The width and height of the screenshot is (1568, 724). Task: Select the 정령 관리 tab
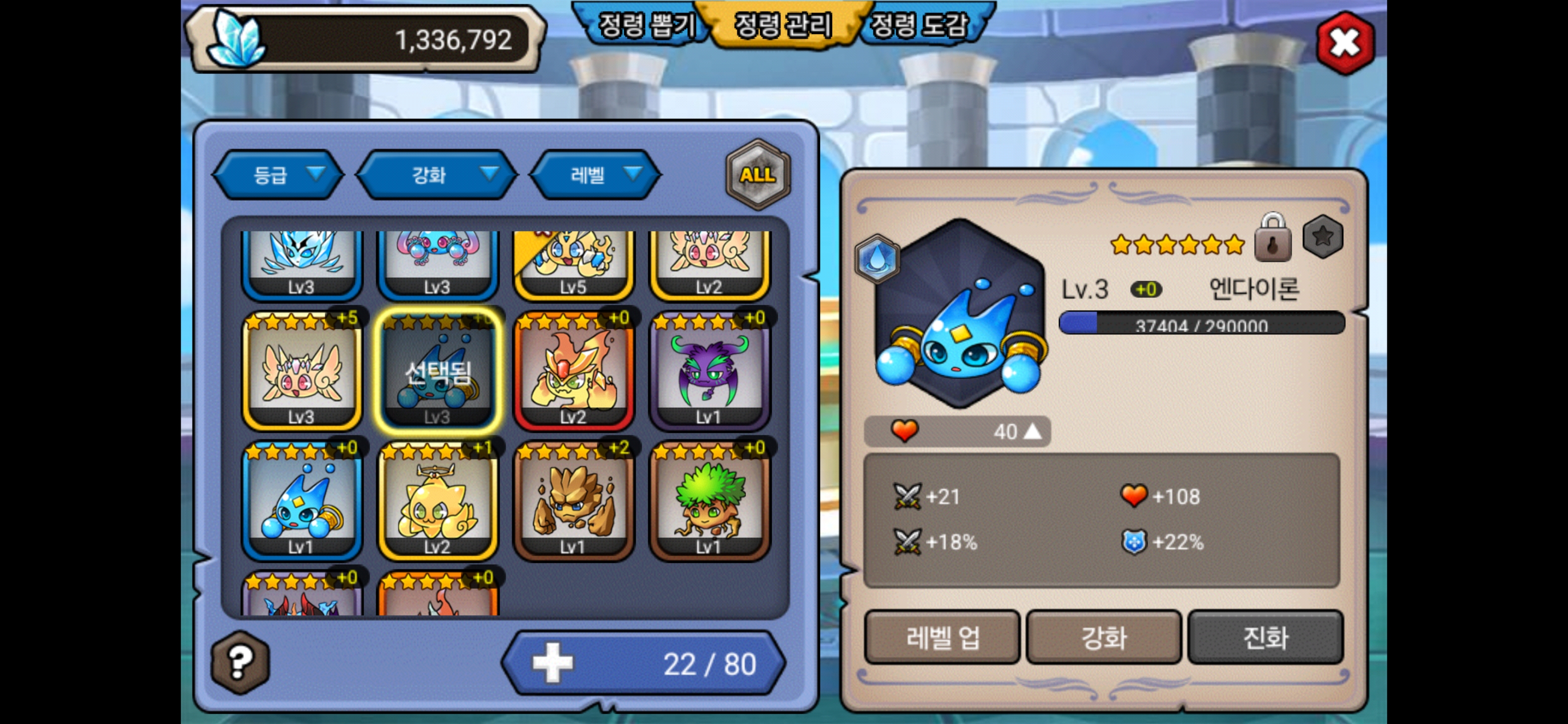783,26
